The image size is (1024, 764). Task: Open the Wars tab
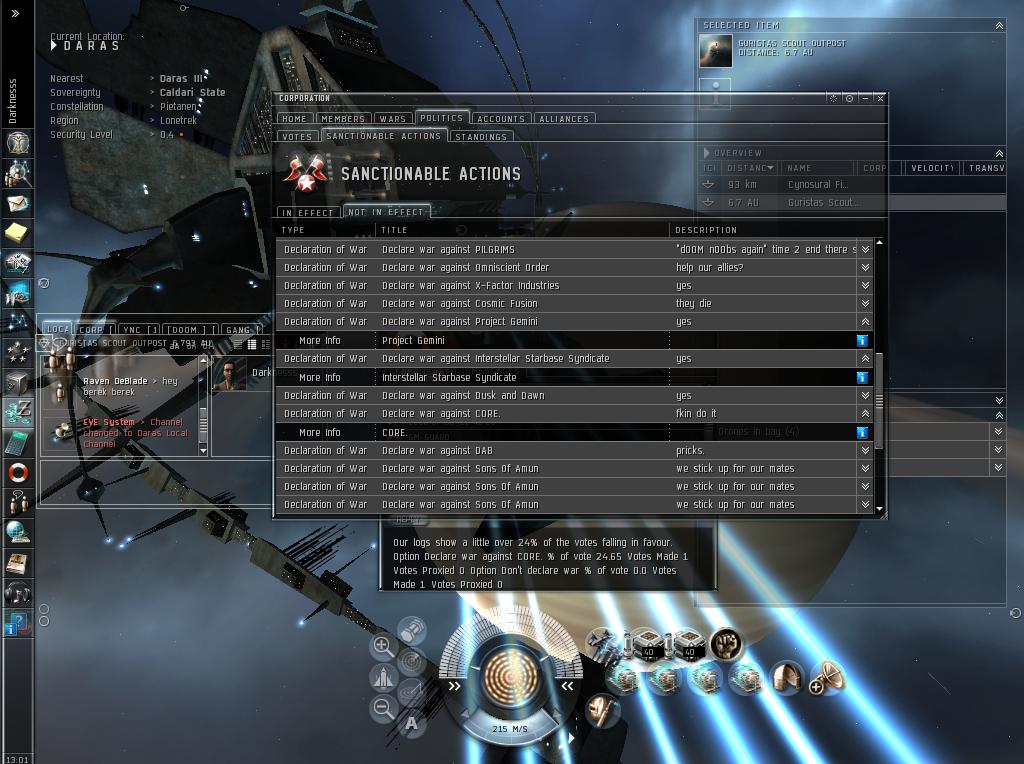393,118
